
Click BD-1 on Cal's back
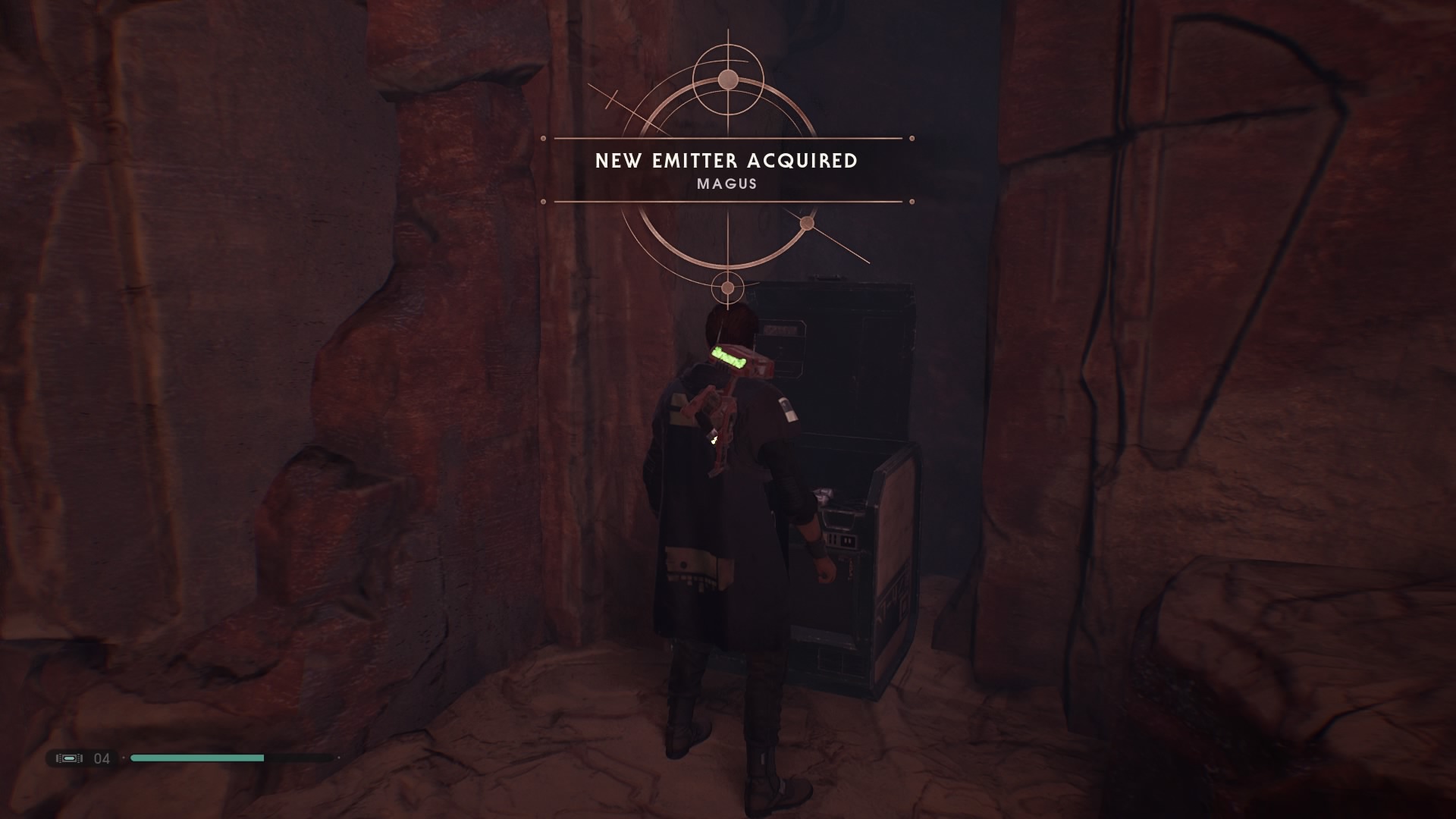724,402
